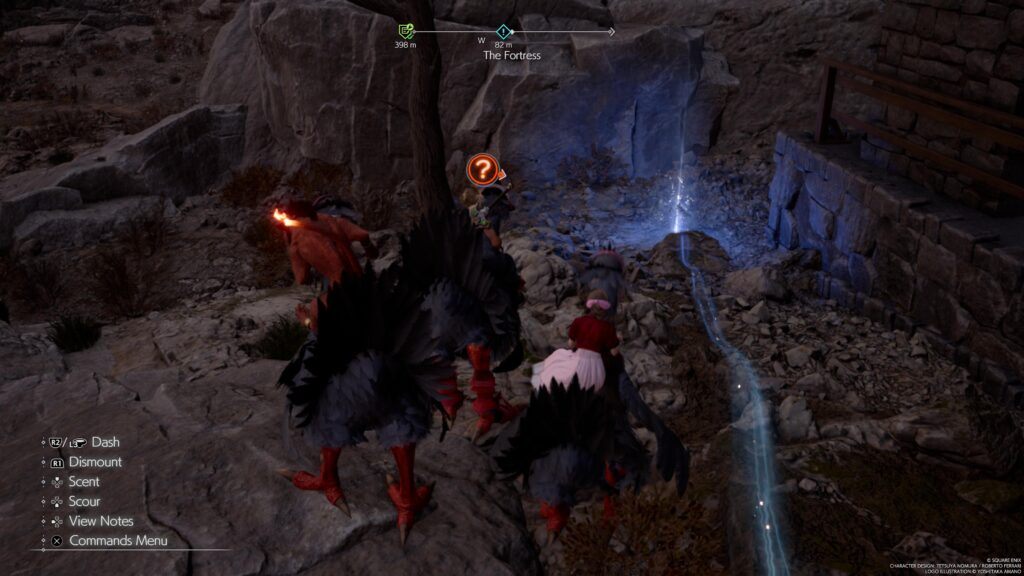Select the orange question mark marker
Image resolution: width=1024 pixels, height=576 pixels.
coord(481,170)
